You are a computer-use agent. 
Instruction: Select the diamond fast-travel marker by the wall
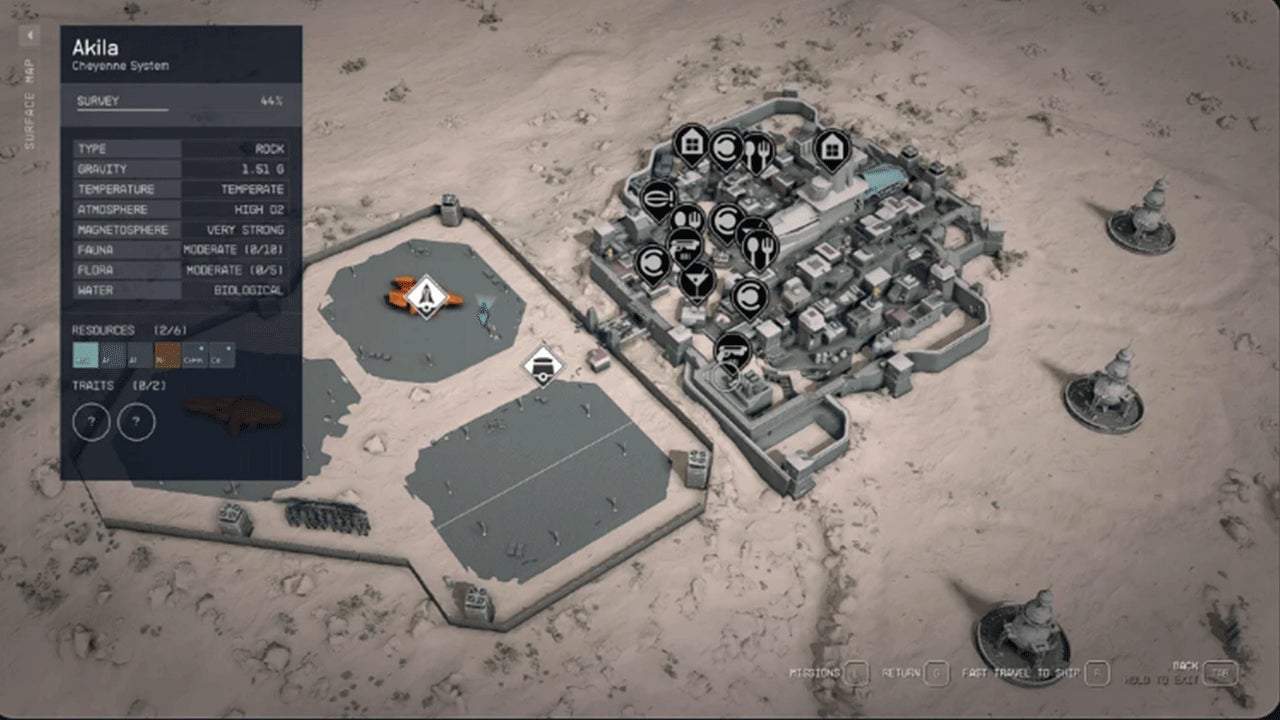(x=542, y=365)
